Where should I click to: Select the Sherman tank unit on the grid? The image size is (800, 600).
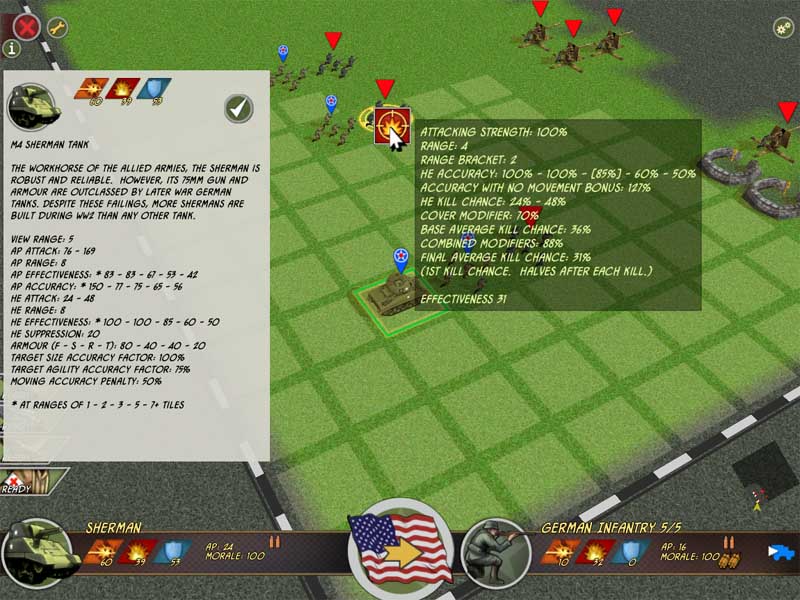390,295
